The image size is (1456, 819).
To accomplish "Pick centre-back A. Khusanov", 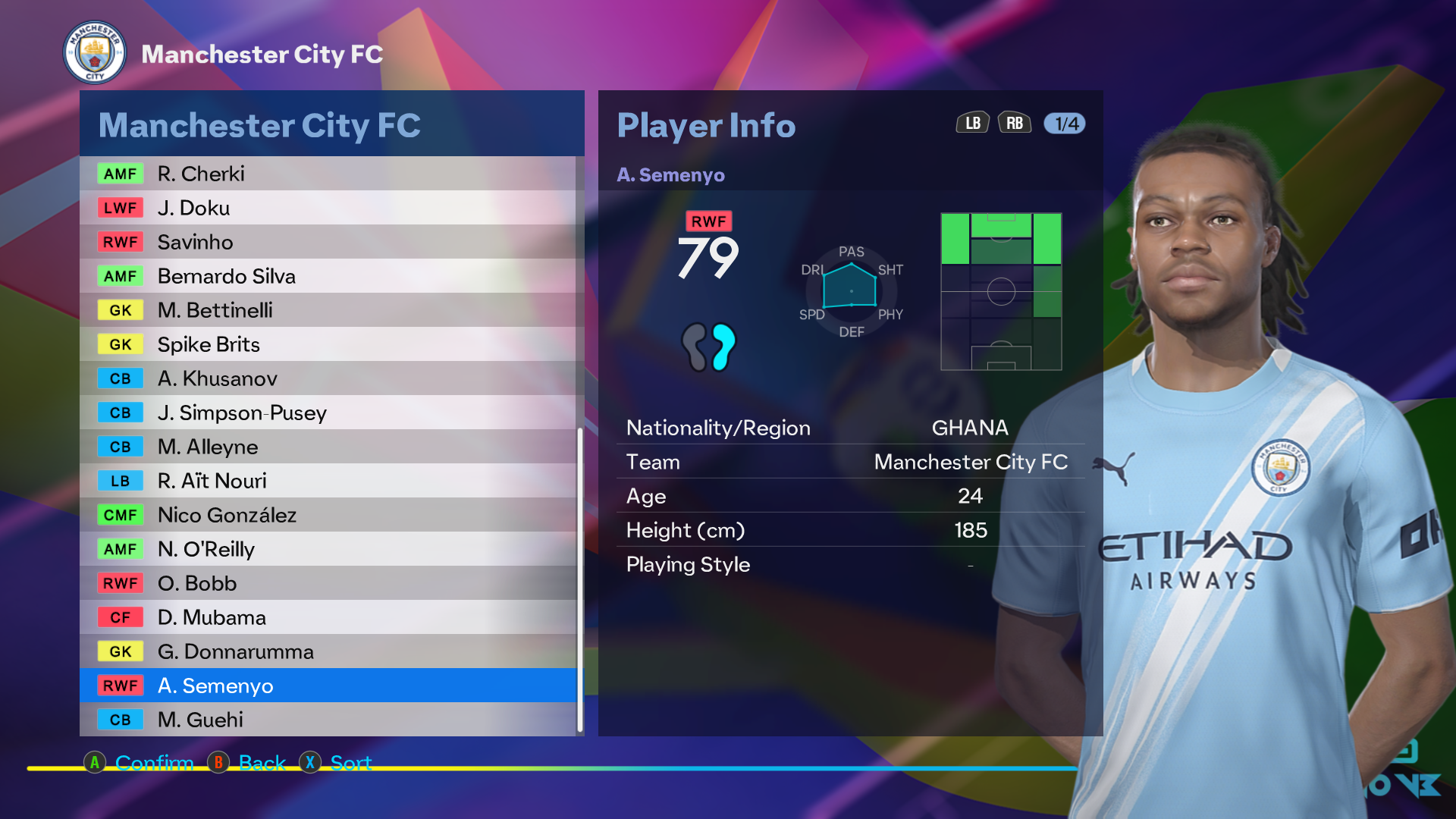I will coord(328,378).
